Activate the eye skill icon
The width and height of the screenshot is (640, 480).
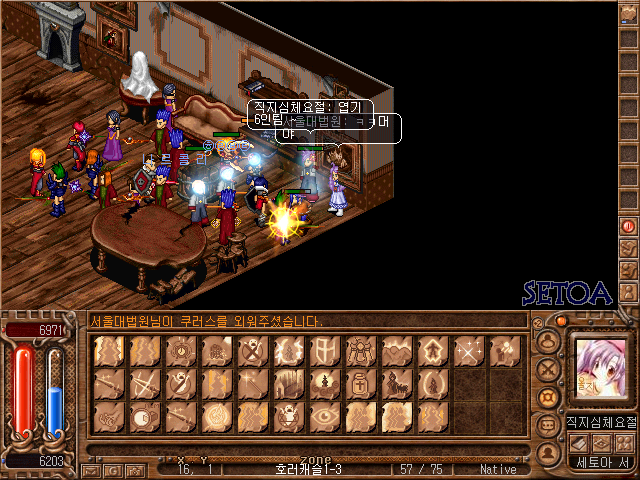pos(323,416)
